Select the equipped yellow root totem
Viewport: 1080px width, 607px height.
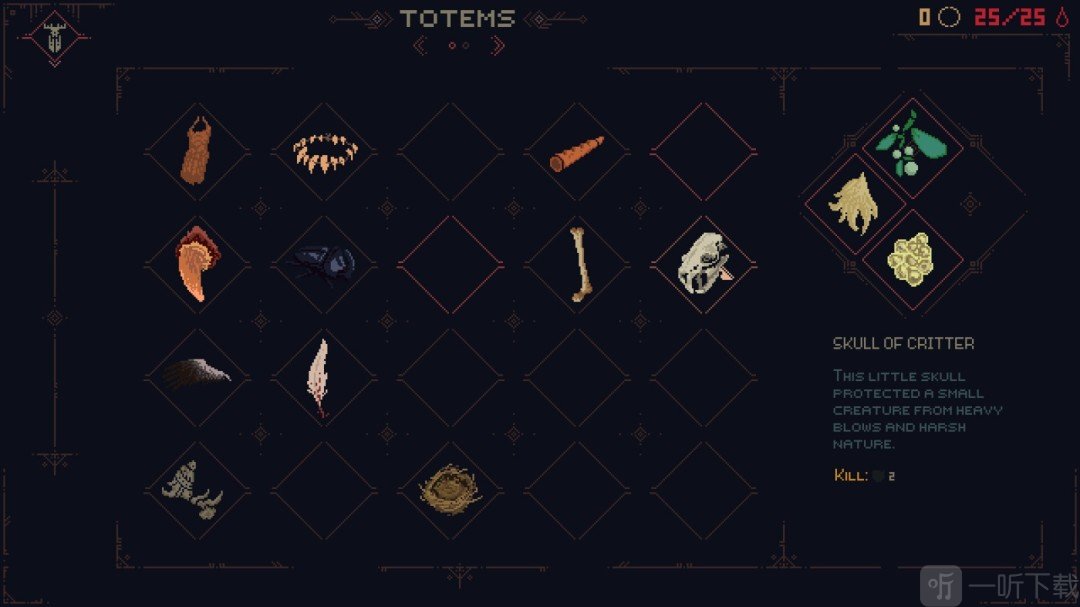tap(853, 204)
